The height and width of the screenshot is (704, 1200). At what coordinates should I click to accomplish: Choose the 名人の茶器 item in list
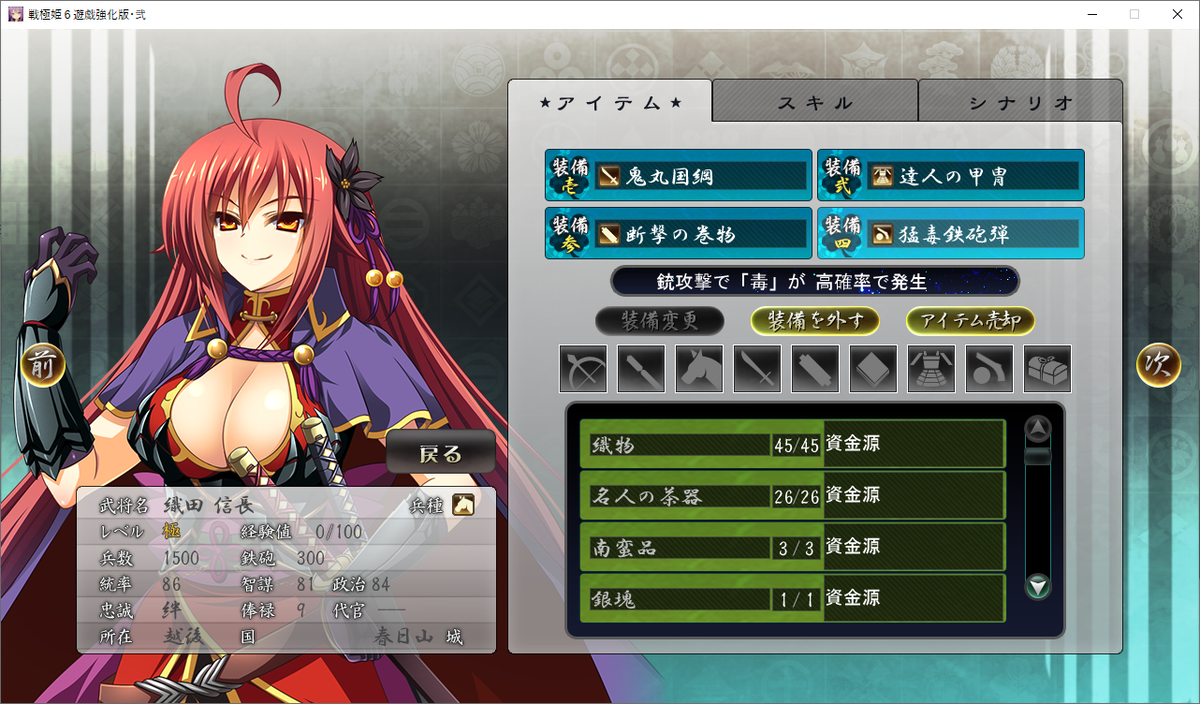click(x=792, y=495)
